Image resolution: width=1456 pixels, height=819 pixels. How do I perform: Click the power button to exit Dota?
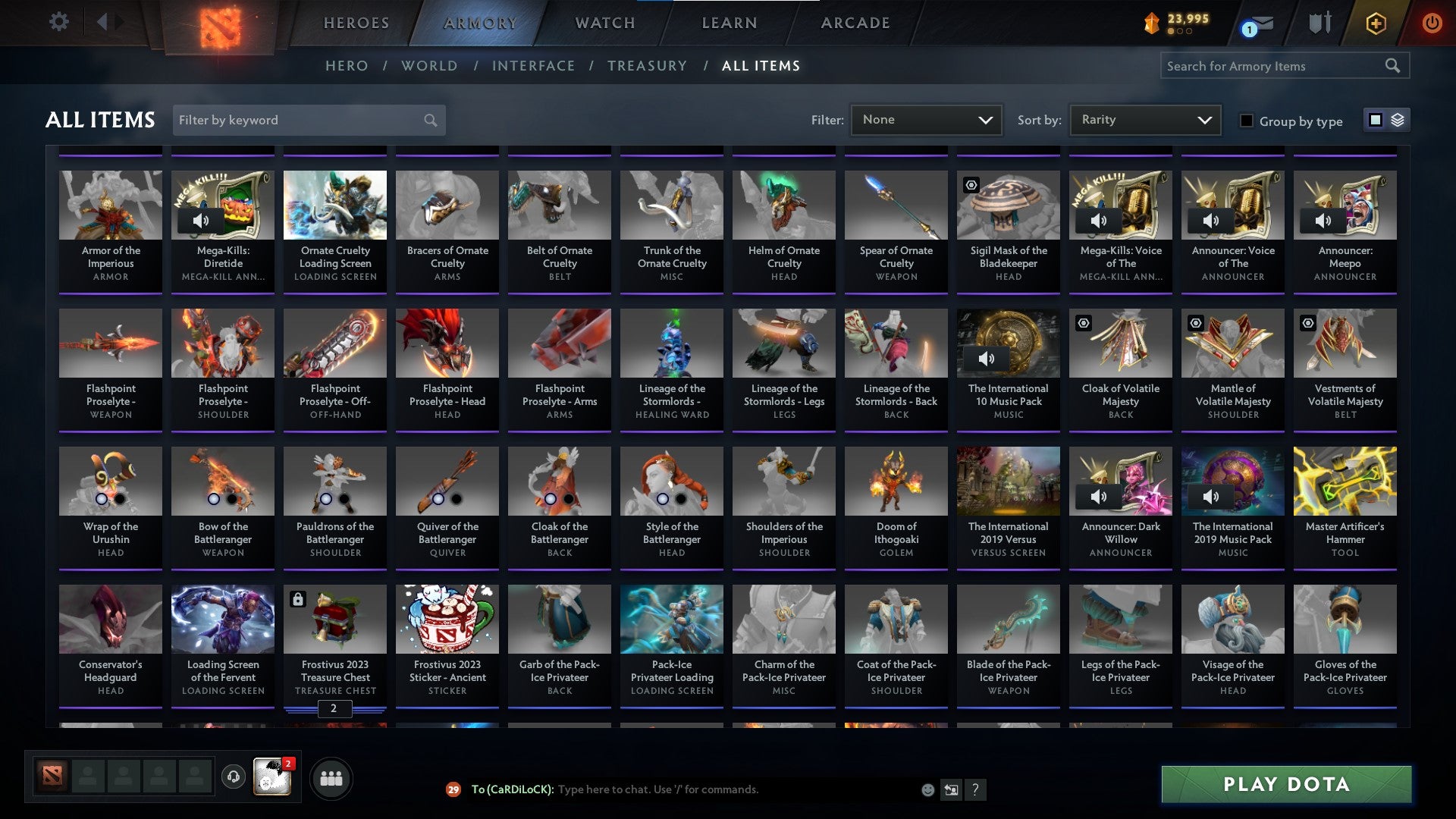[1432, 23]
